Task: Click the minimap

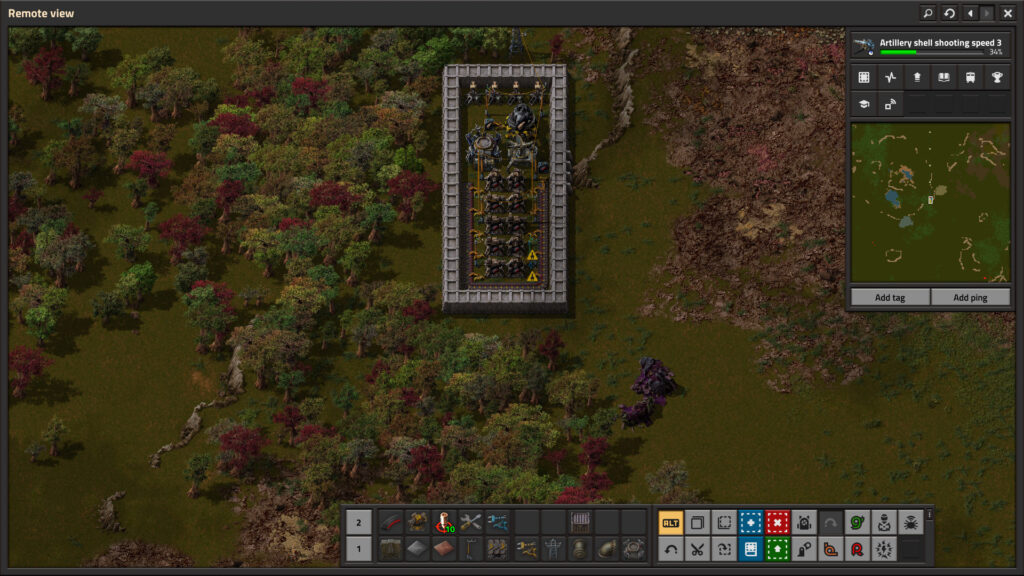Action: 929,203
